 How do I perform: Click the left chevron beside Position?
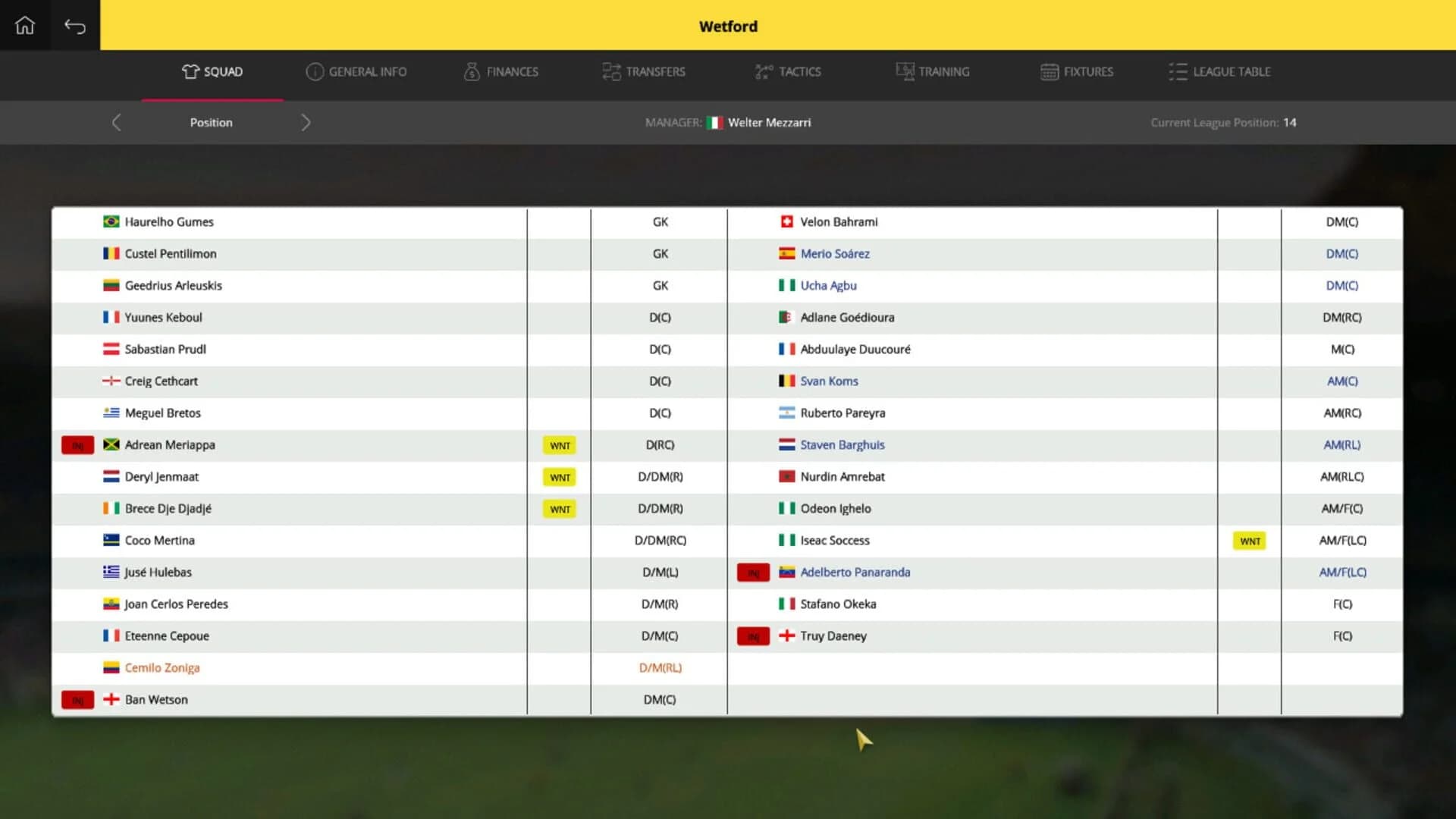pos(117,122)
